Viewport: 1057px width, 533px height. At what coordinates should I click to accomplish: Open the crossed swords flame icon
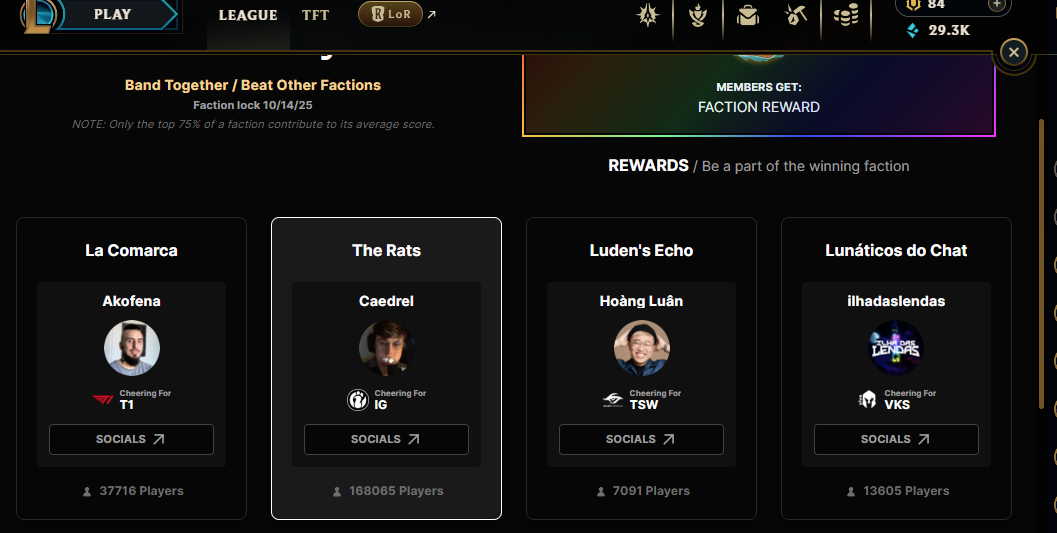699,15
